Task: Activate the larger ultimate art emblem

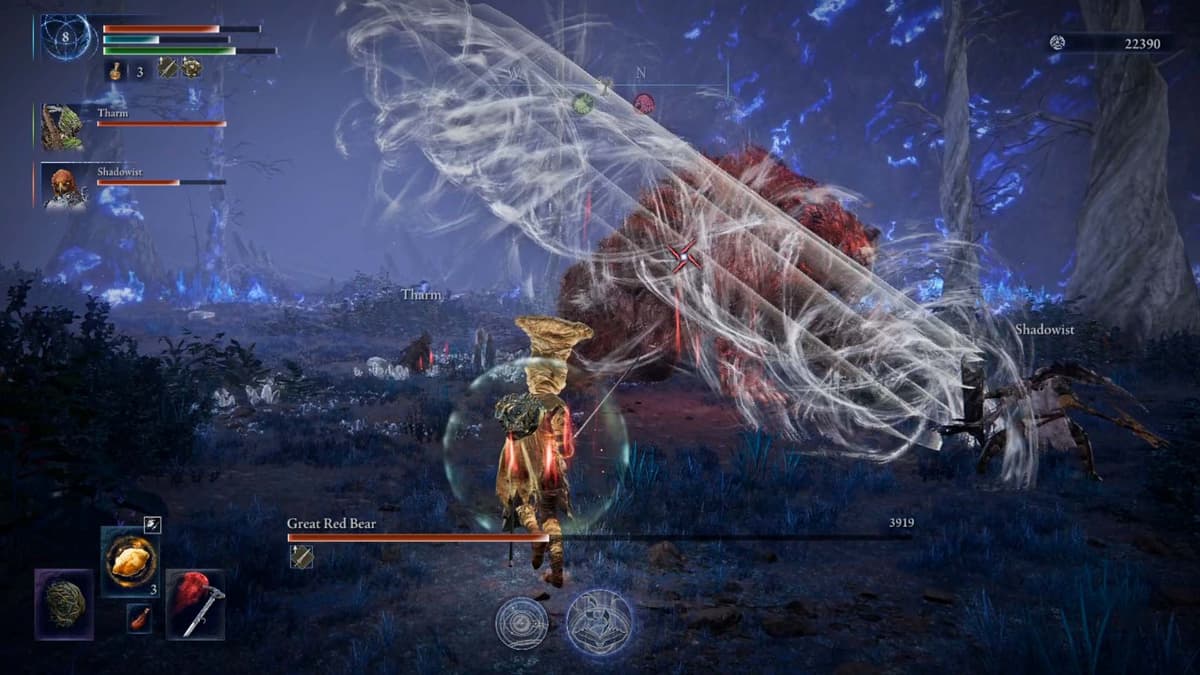Action: [x=599, y=622]
